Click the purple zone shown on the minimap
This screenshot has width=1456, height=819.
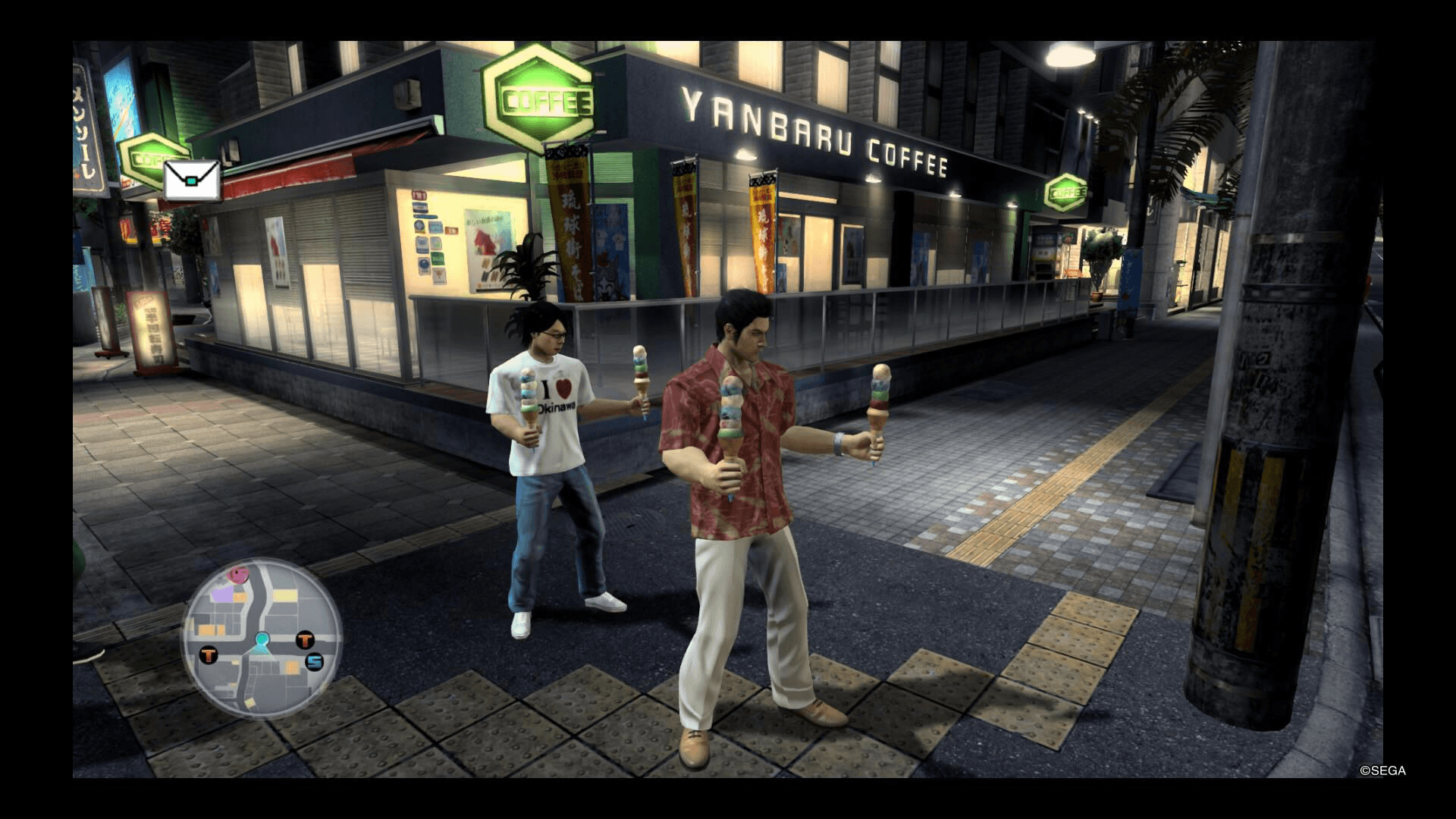[x=223, y=595]
